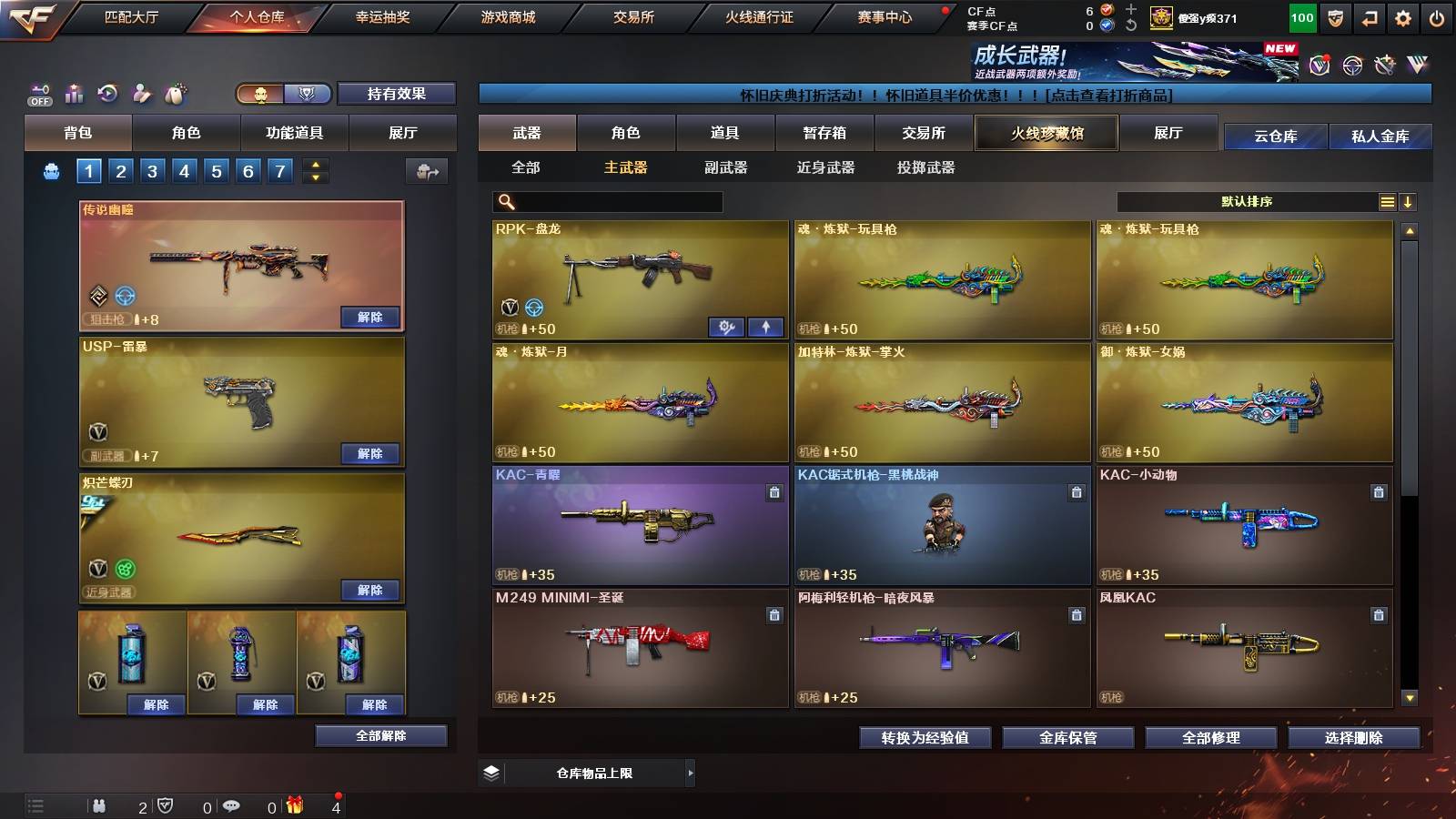Image resolution: width=1456 pixels, height=819 pixels.
Task: Click the 全部解除 button
Action: click(381, 735)
